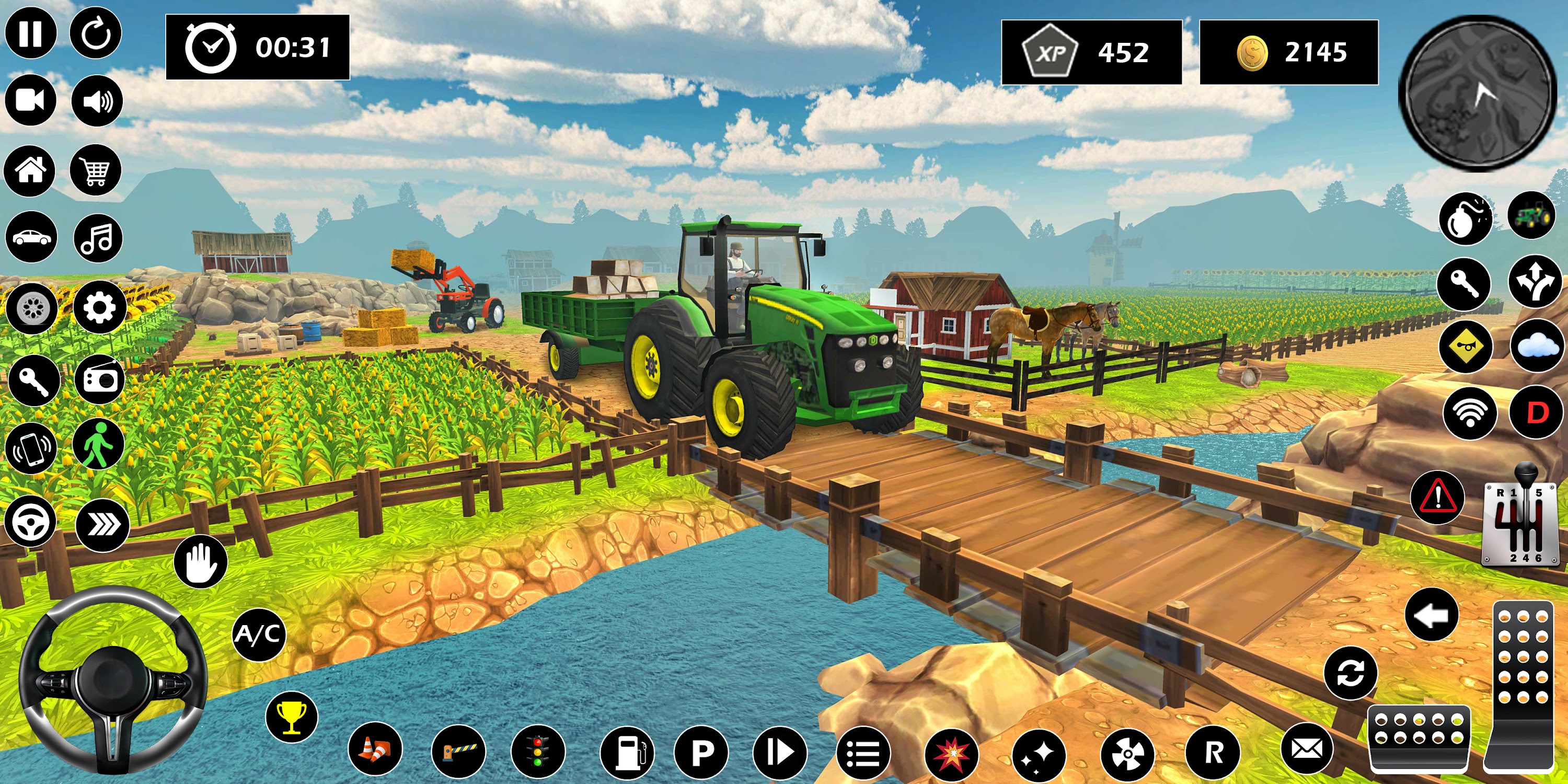This screenshot has height=784, width=1568.
Task: Turn on the hazard warning lights
Action: click(x=1438, y=497)
